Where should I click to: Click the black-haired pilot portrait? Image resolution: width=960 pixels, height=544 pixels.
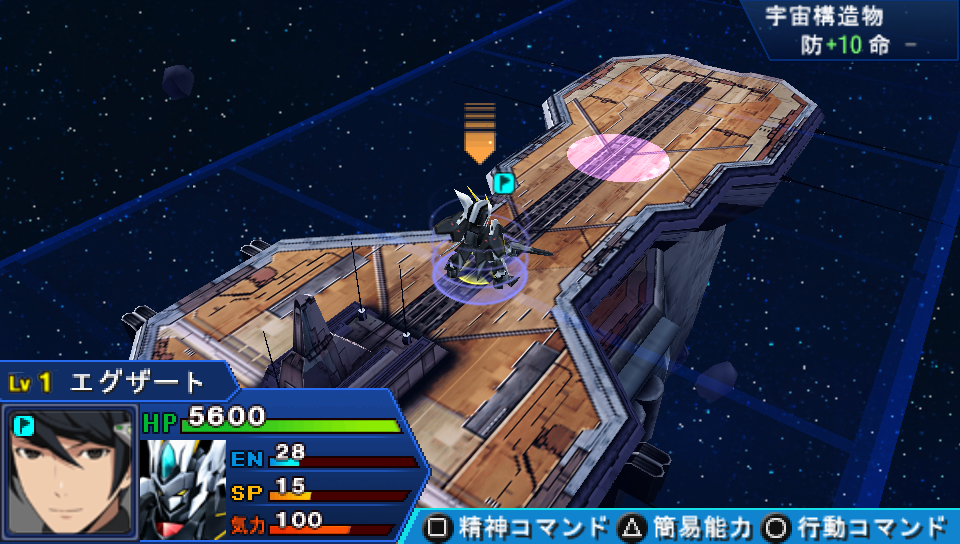click(x=69, y=471)
